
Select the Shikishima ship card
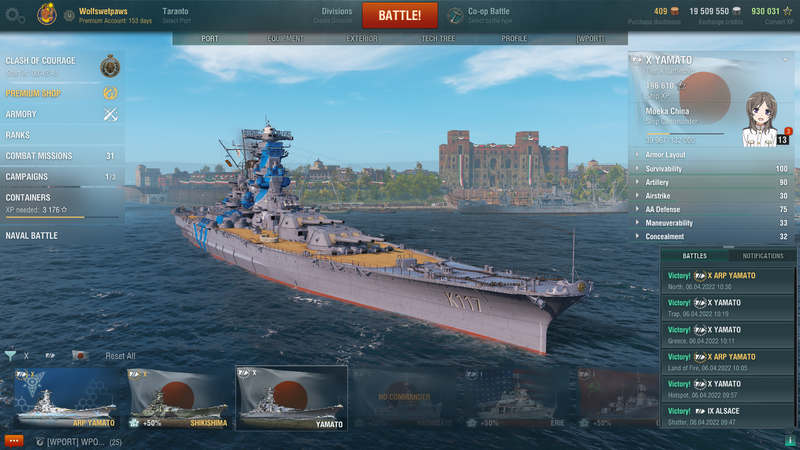coord(176,398)
